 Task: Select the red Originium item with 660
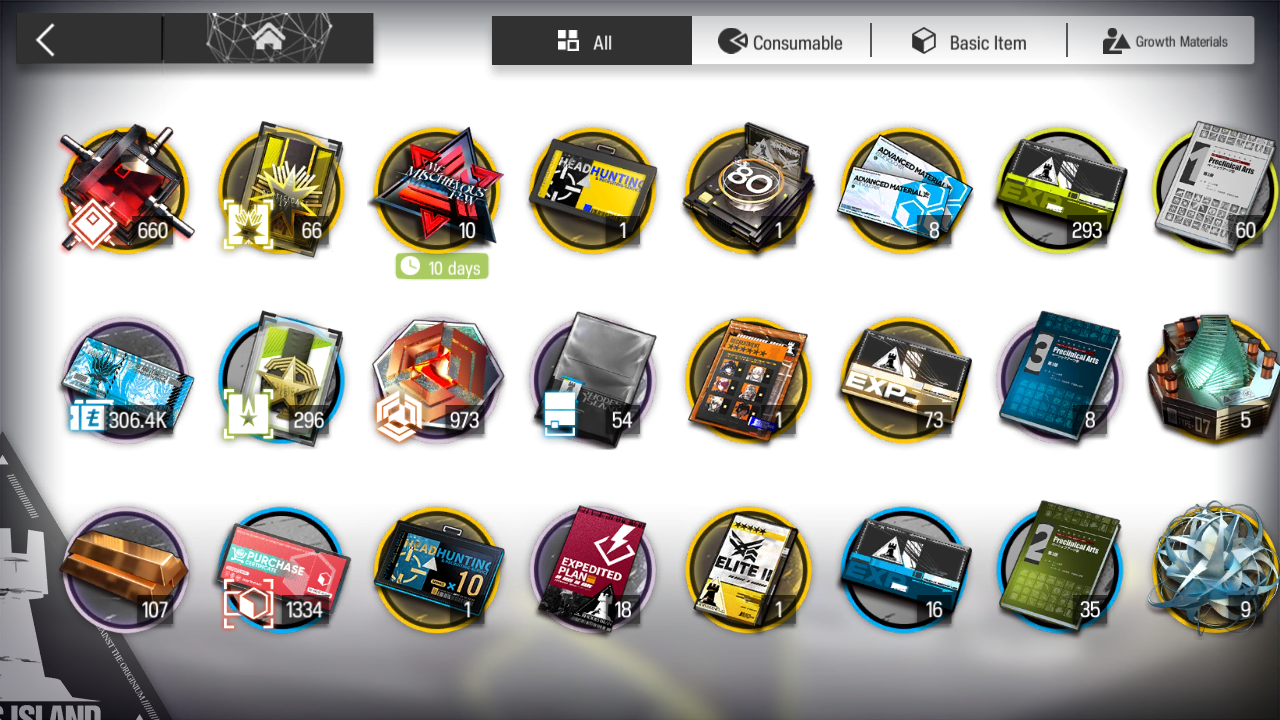point(124,190)
